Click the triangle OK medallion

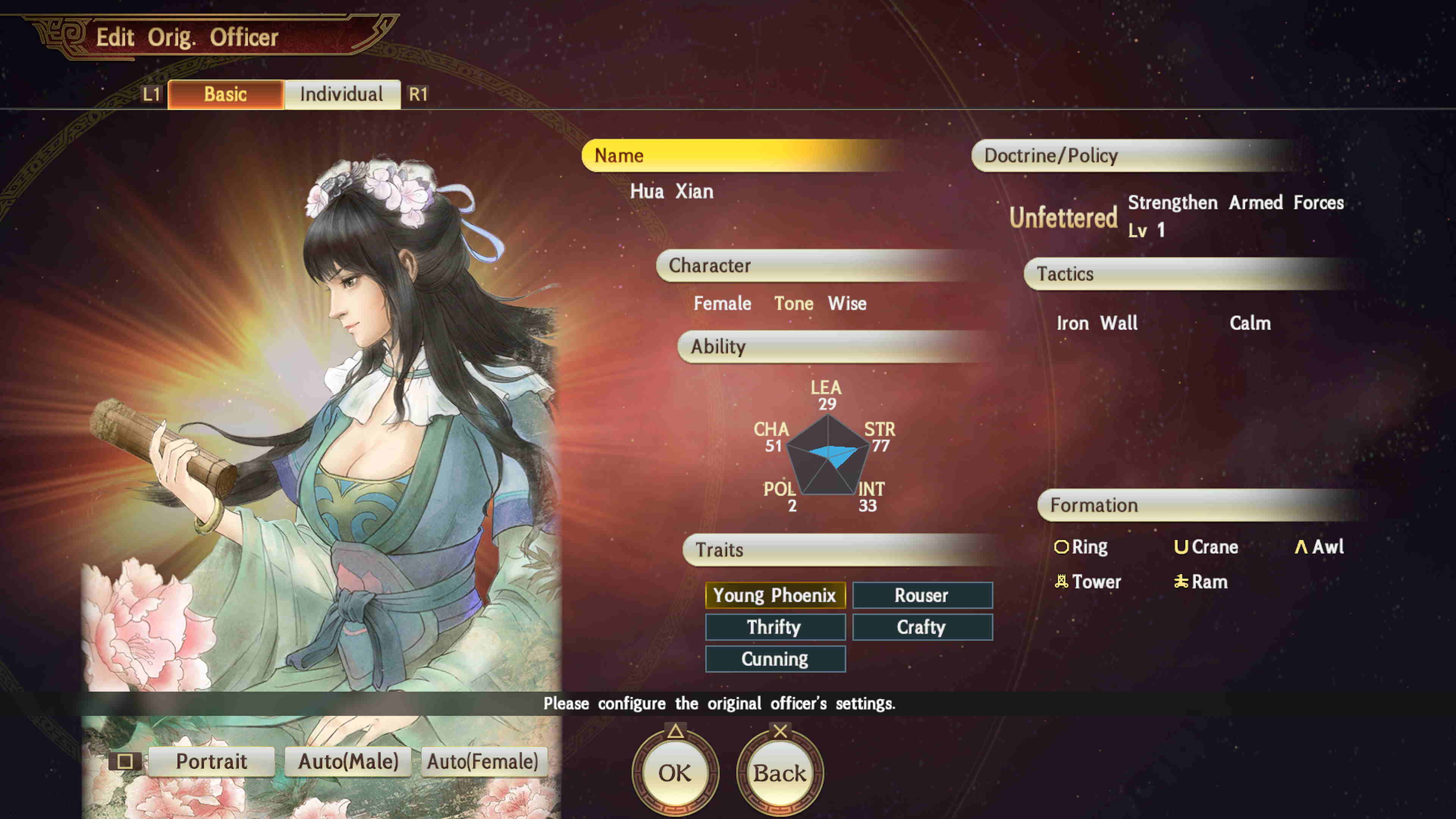[676, 772]
